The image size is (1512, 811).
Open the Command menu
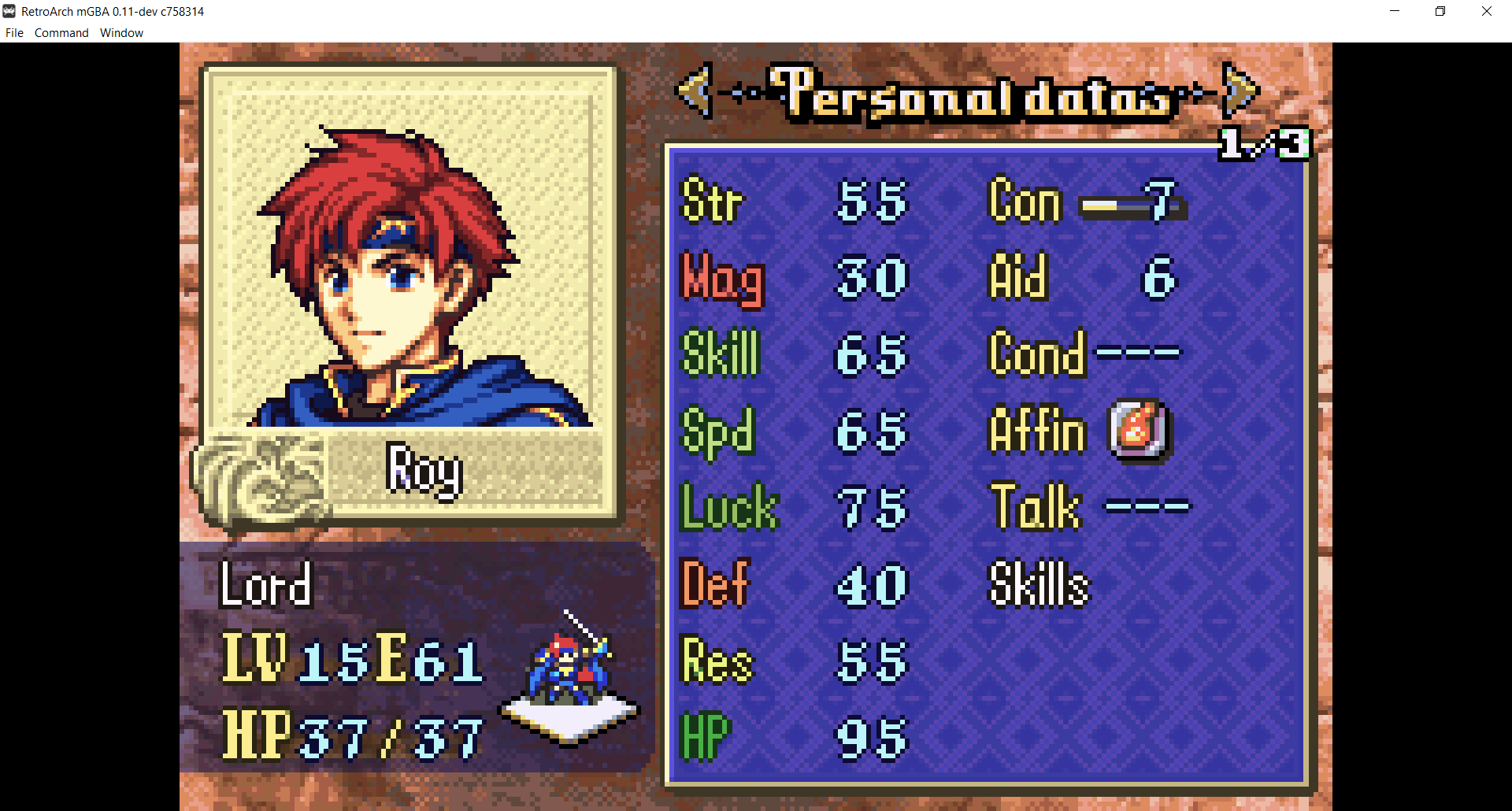pos(61,33)
